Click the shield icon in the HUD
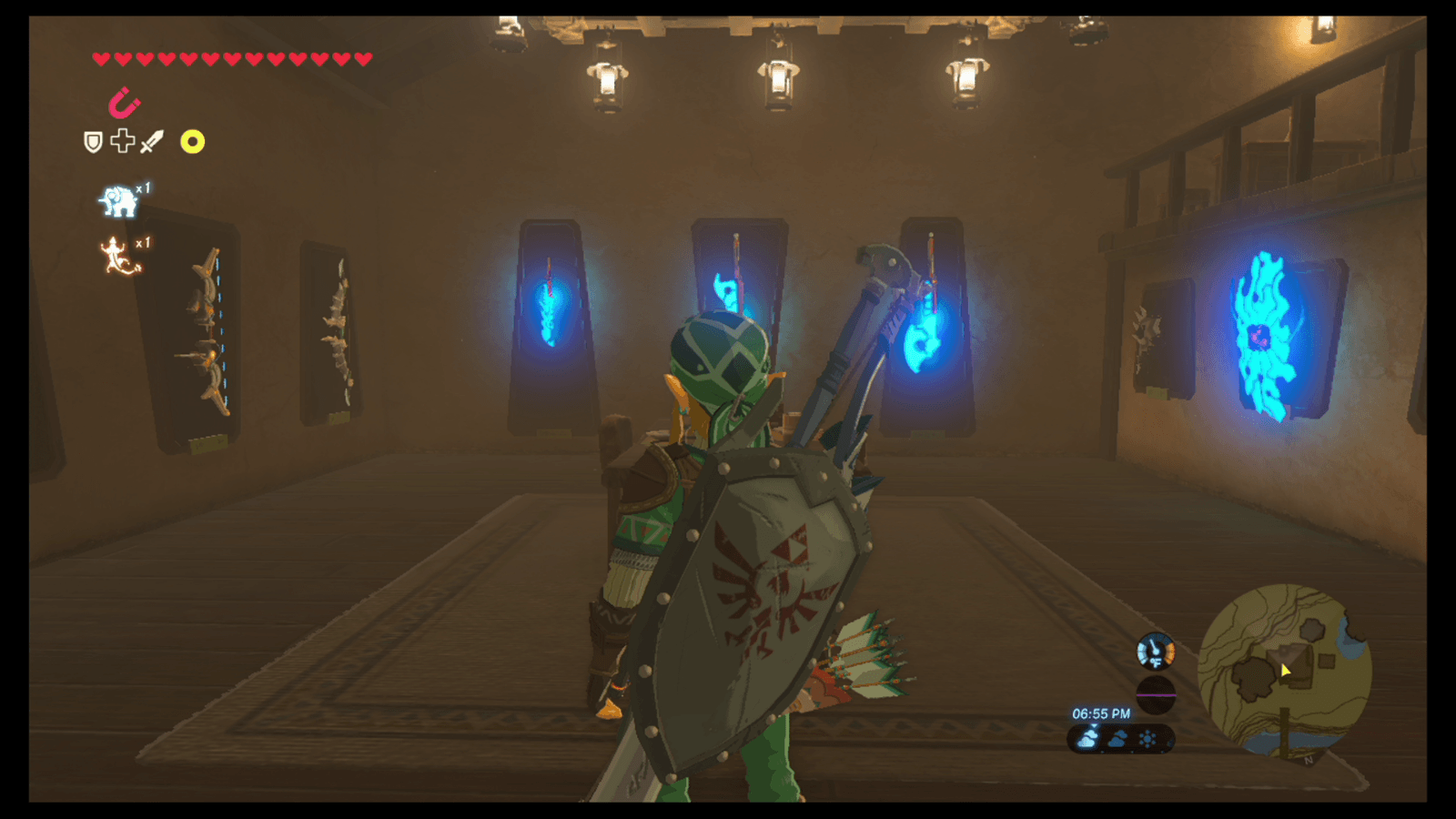 [93, 140]
